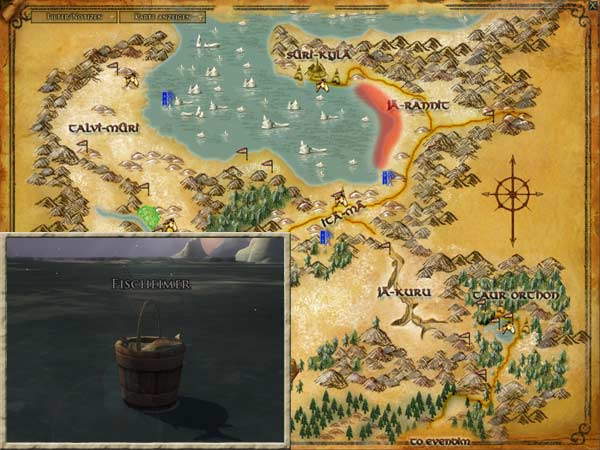The image size is (600, 450).
Task: Open the Fischeimer inset picture
Action: pyautogui.click(x=145, y=339)
